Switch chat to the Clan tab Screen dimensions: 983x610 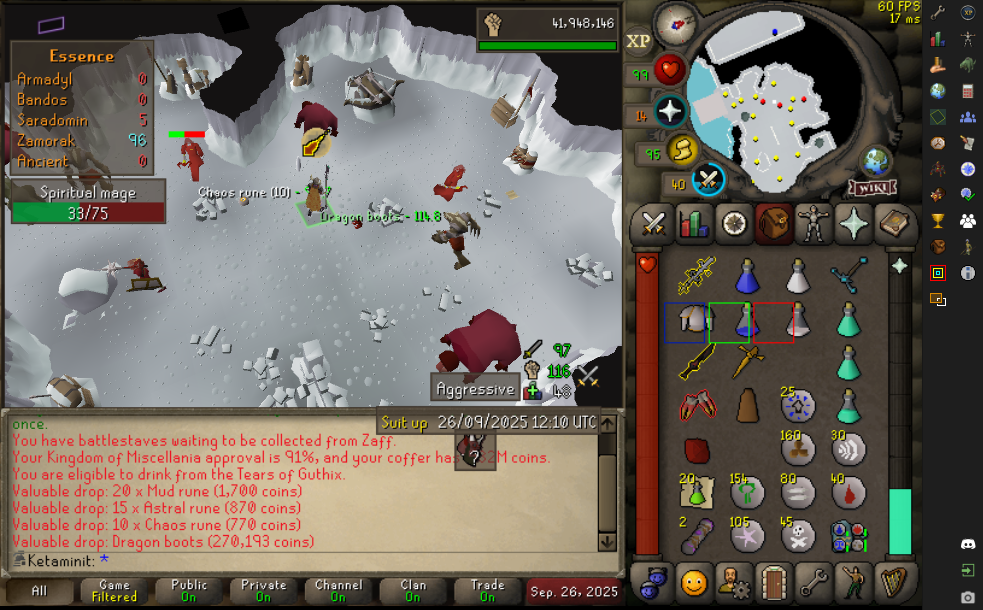pyautogui.click(x=413, y=591)
